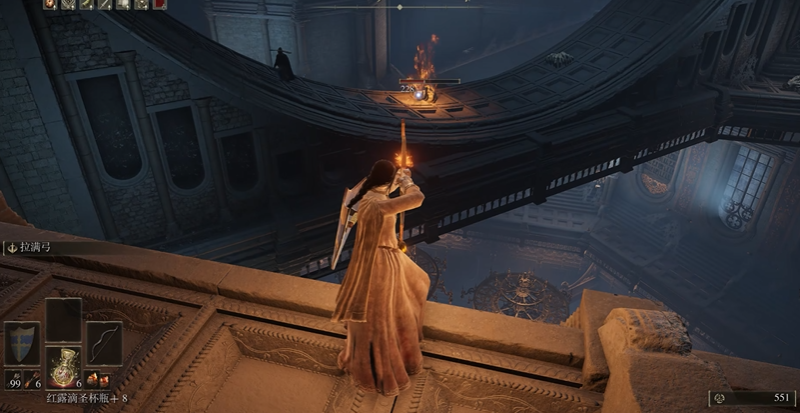Select the blue crest shield slot
This screenshot has width=800, height=413.
pyautogui.click(x=22, y=343)
